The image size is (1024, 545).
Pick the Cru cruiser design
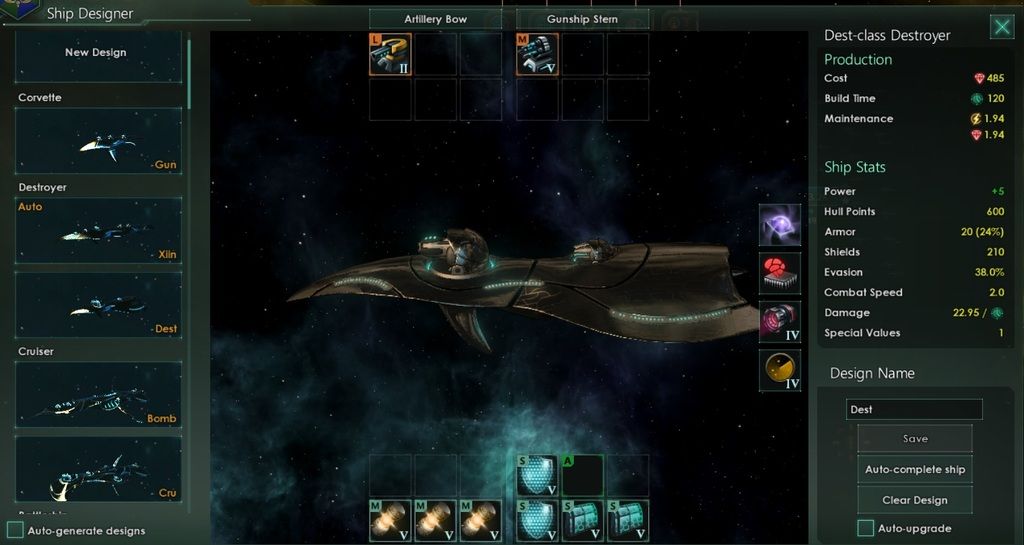pyautogui.click(x=99, y=468)
